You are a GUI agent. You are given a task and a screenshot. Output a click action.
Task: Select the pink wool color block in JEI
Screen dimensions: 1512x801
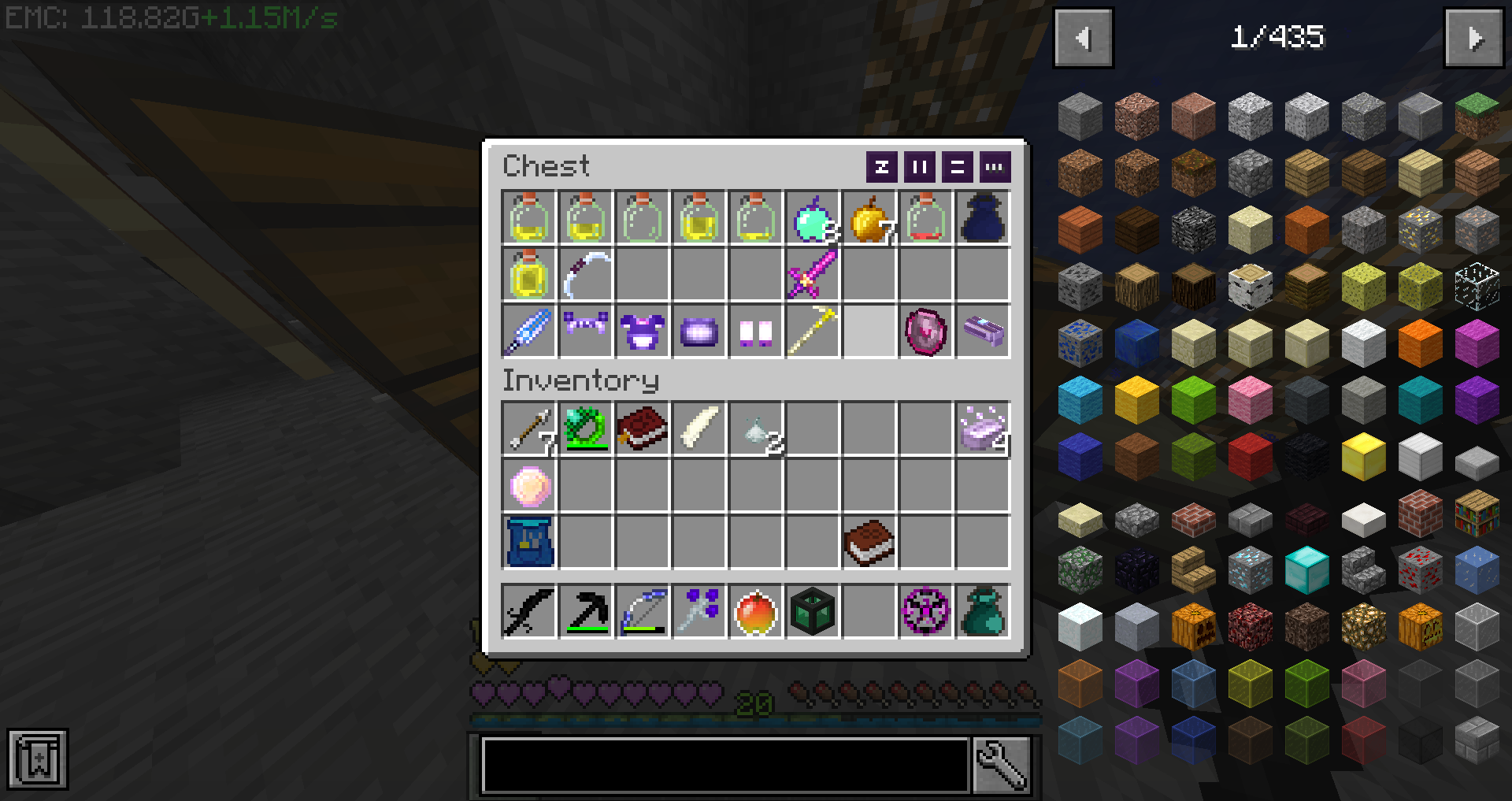[x=1251, y=399]
